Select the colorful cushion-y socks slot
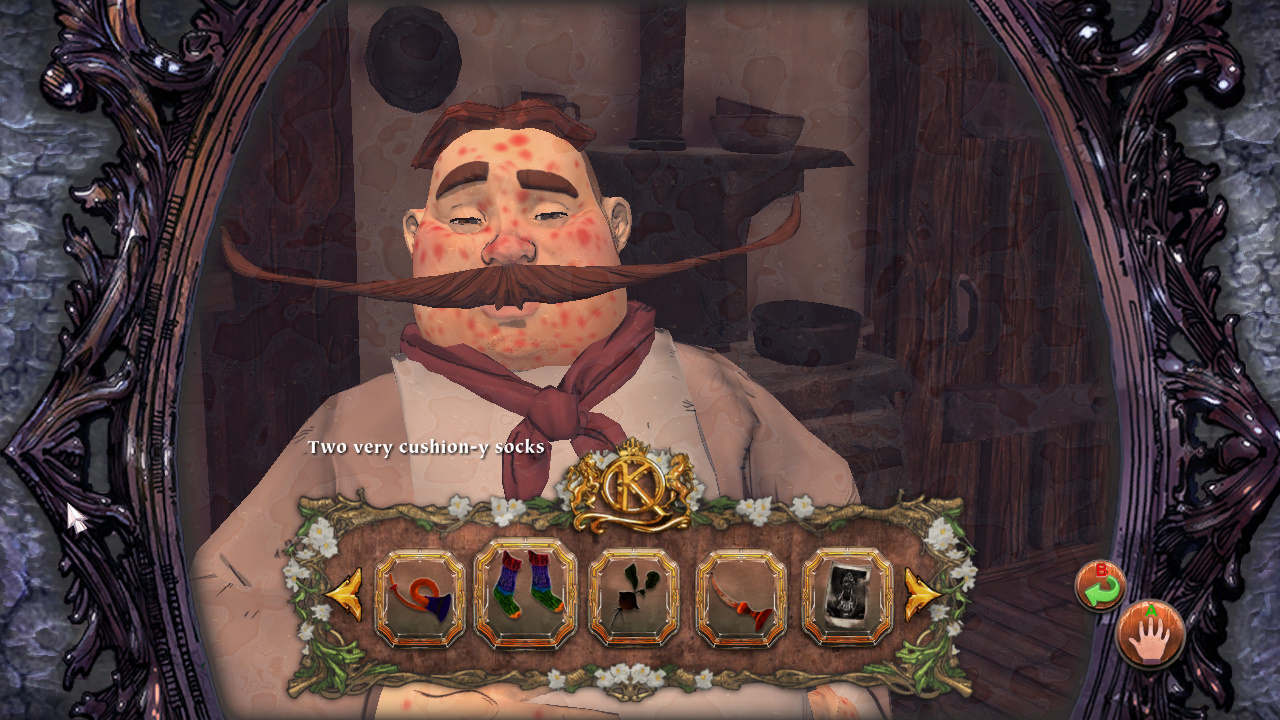The width and height of the screenshot is (1280, 720). pyautogui.click(x=526, y=596)
